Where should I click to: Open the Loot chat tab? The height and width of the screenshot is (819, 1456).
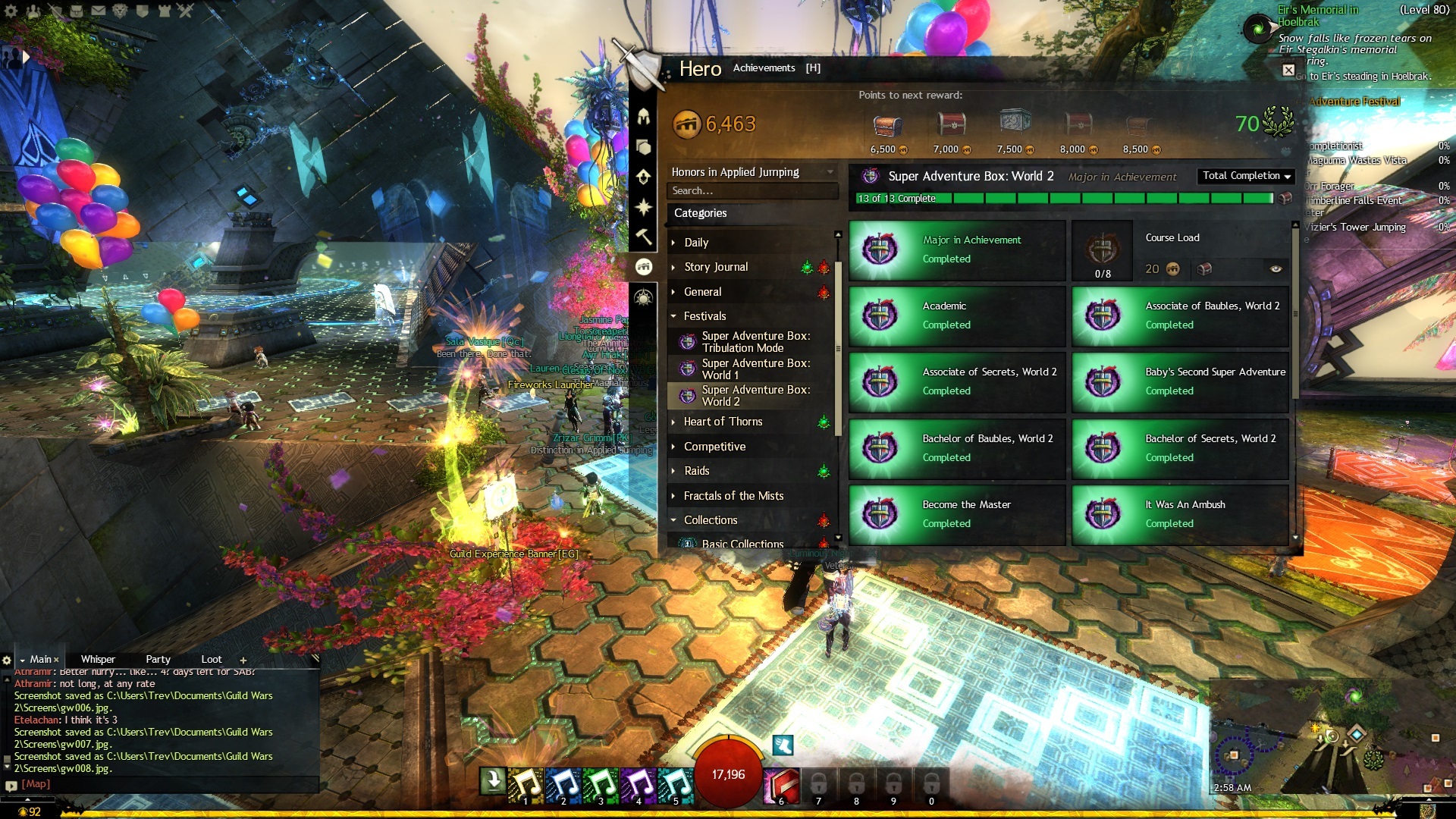coord(212,660)
